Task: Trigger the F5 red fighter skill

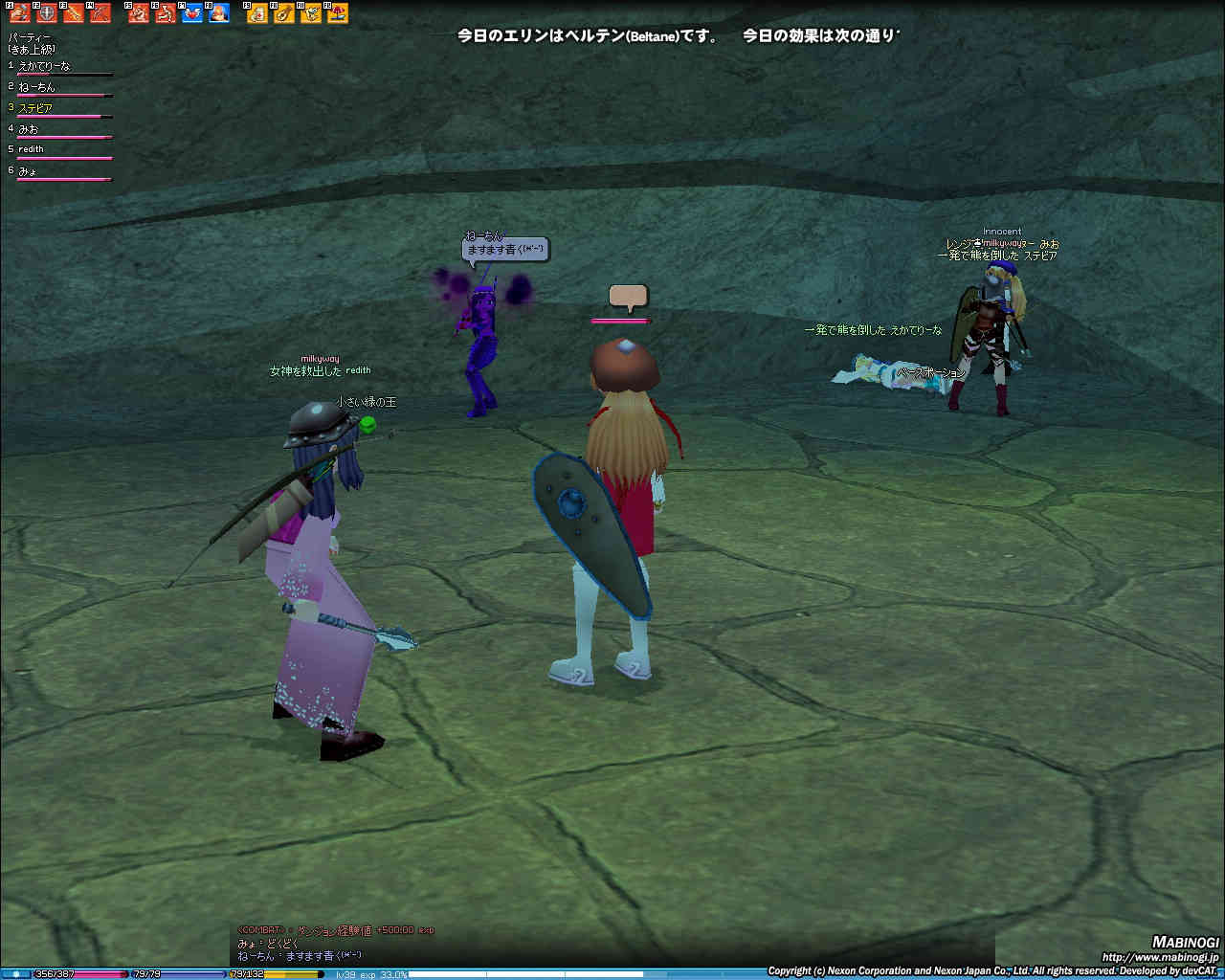Action: [x=139, y=12]
